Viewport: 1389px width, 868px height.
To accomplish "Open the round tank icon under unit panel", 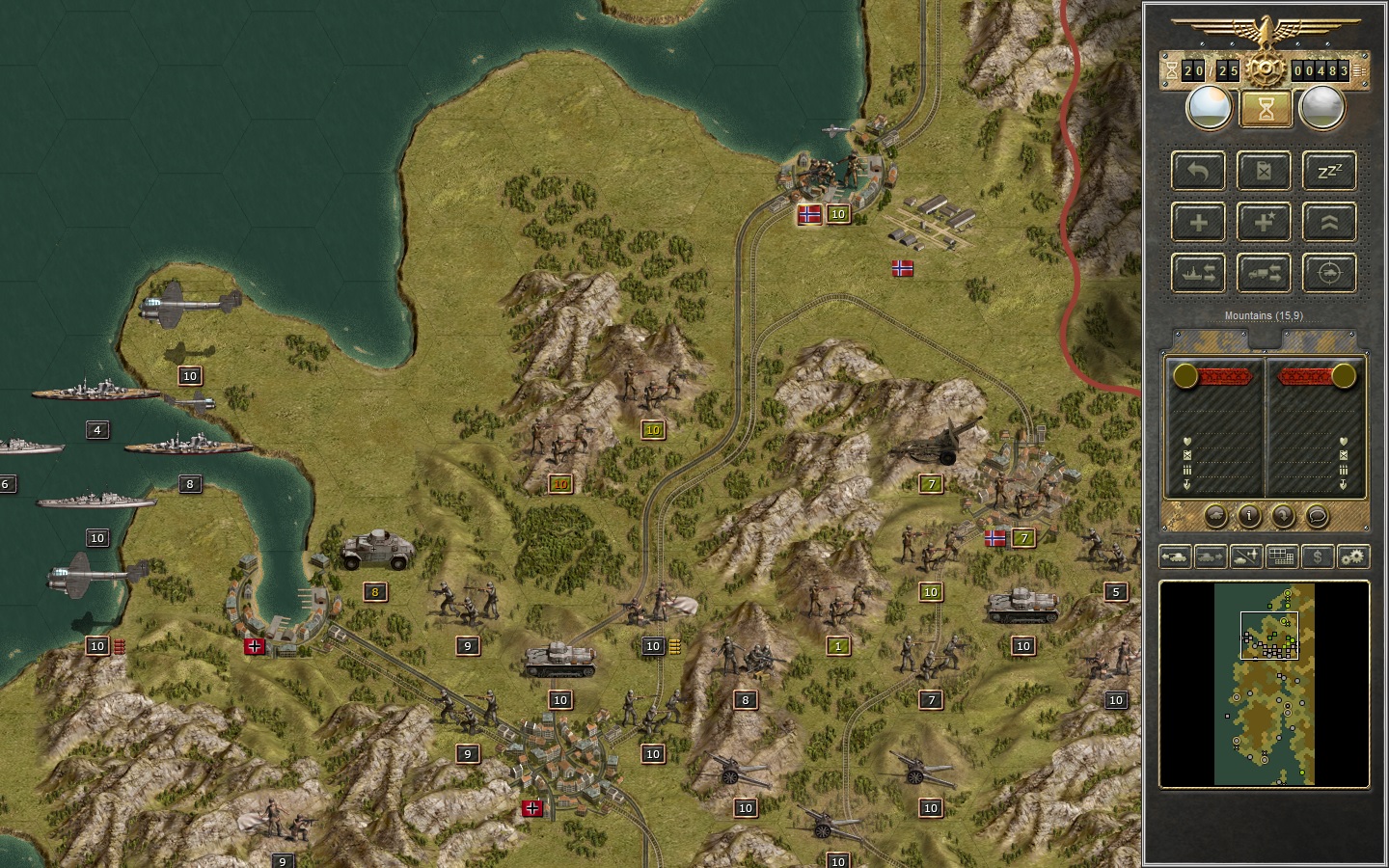I will point(1215,516).
